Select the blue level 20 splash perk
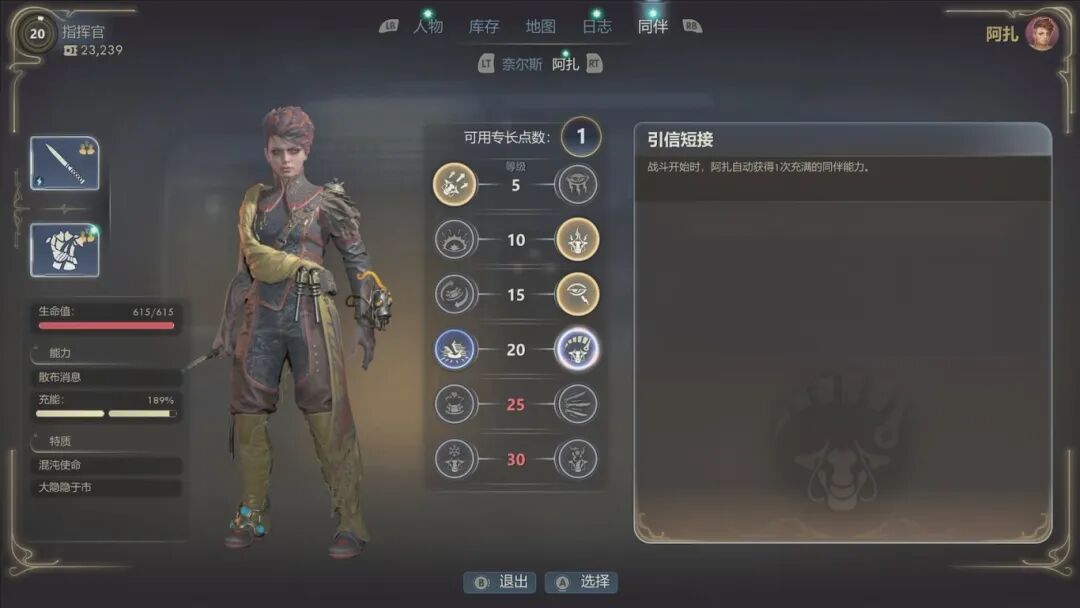Image resolution: width=1080 pixels, height=608 pixels. (x=455, y=349)
